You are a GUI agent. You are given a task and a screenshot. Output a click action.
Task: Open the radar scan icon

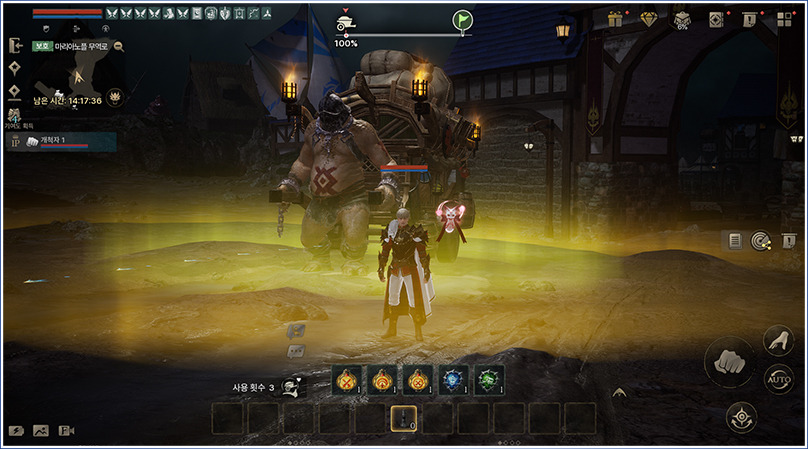click(x=761, y=240)
